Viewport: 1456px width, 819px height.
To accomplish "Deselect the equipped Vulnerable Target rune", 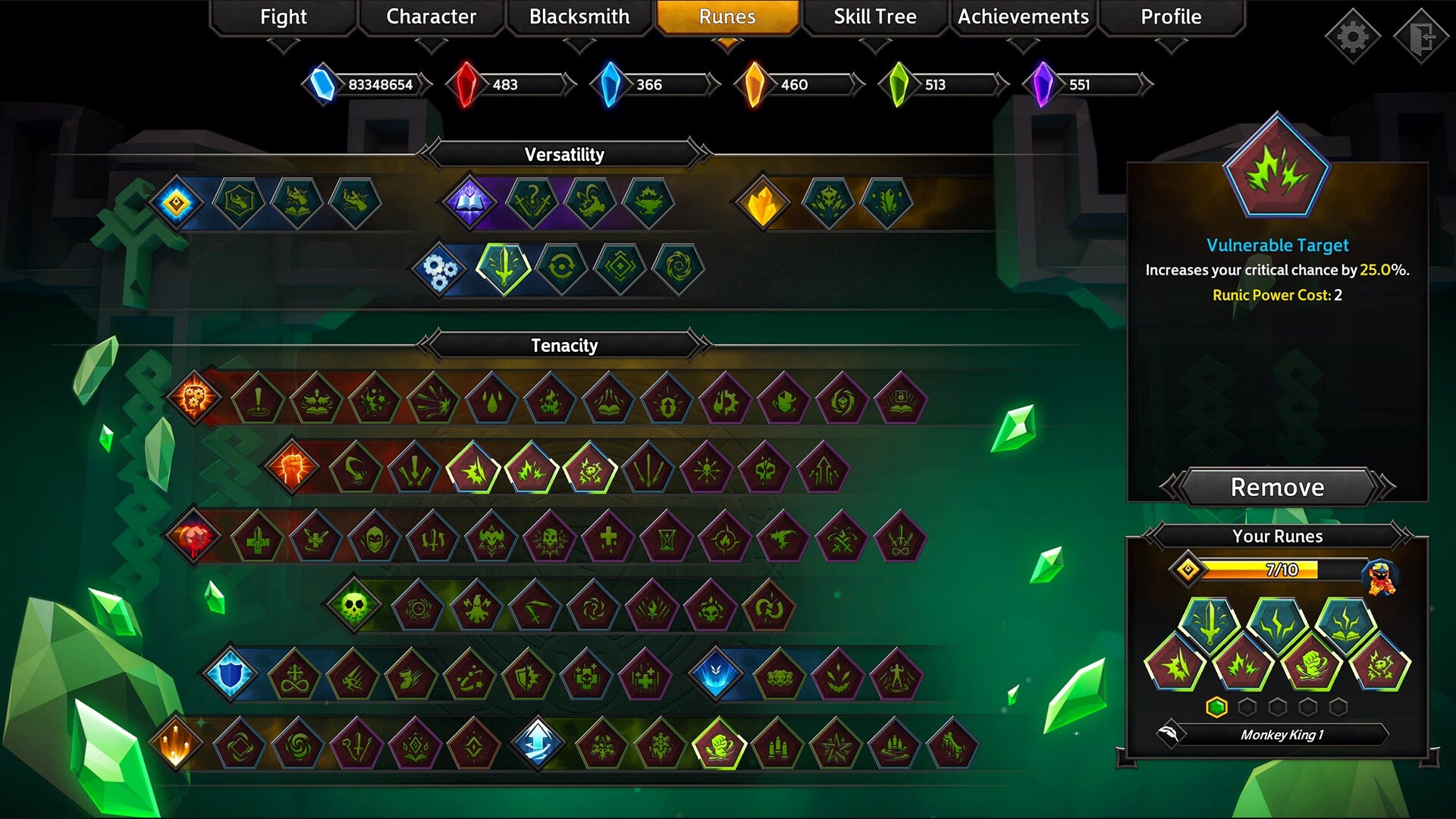I will 1277,488.
